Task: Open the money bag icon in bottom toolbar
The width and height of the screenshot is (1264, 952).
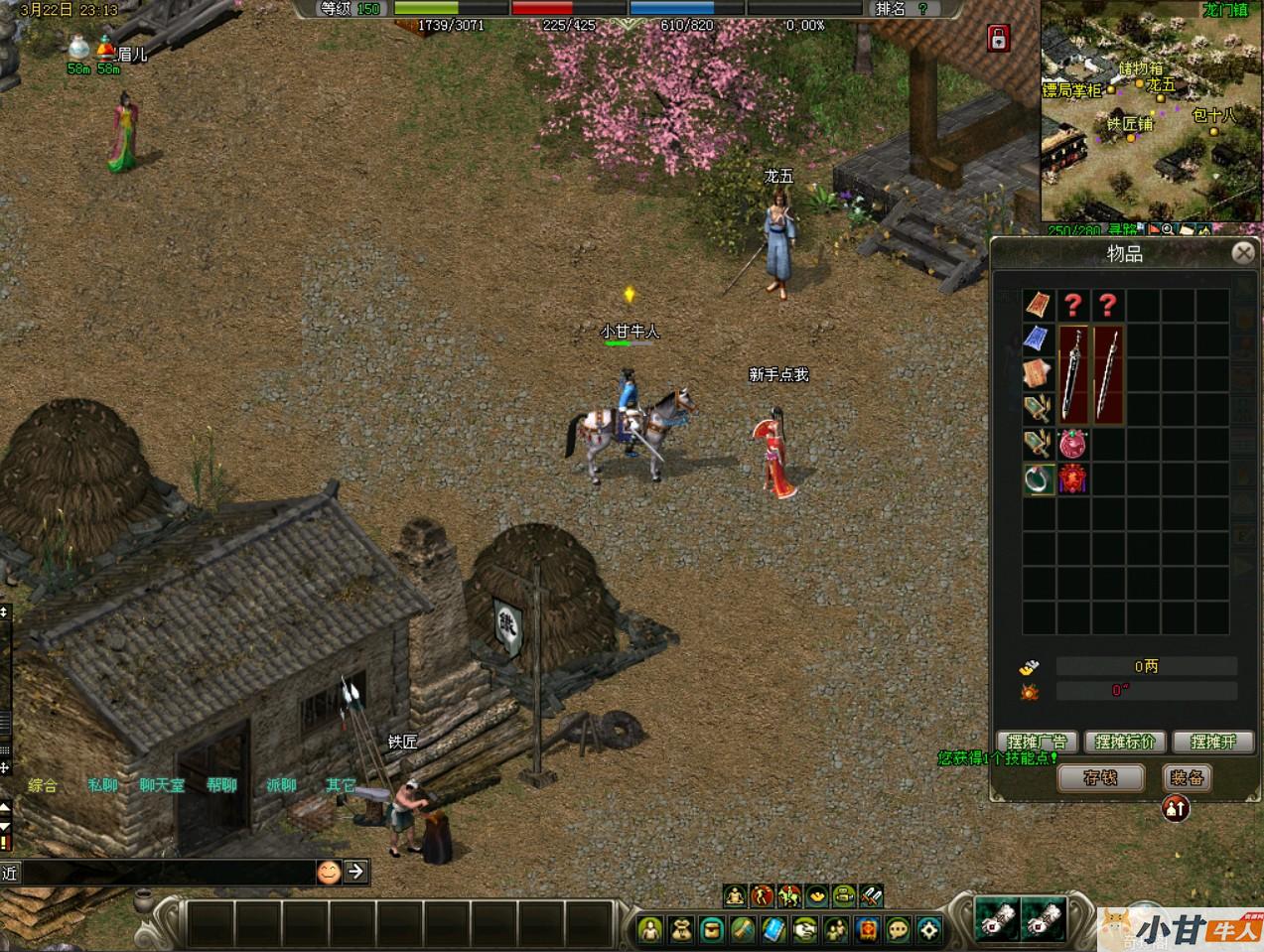Action: [681, 929]
